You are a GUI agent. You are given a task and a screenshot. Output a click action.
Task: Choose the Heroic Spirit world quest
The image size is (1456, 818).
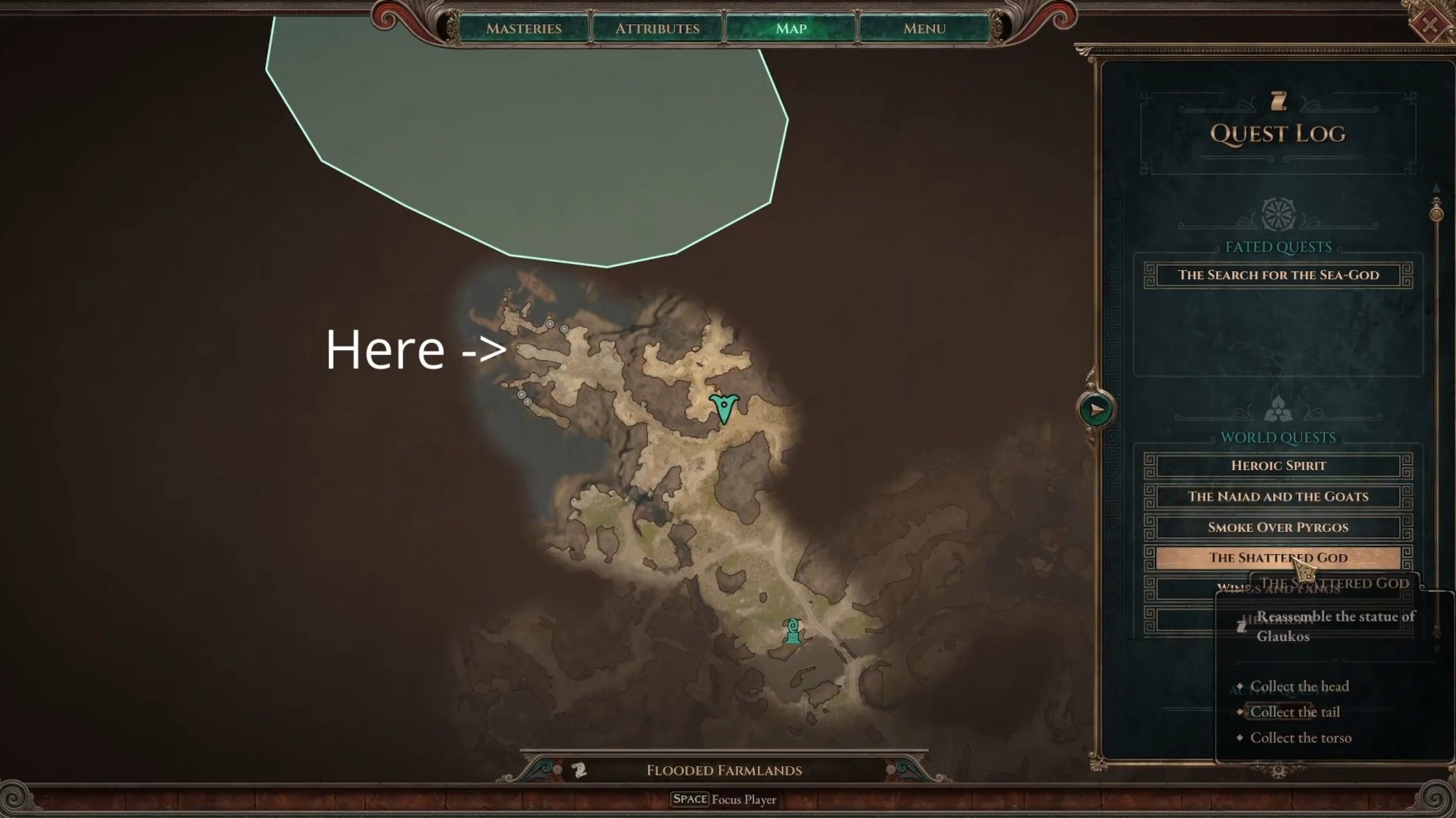point(1278,465)
